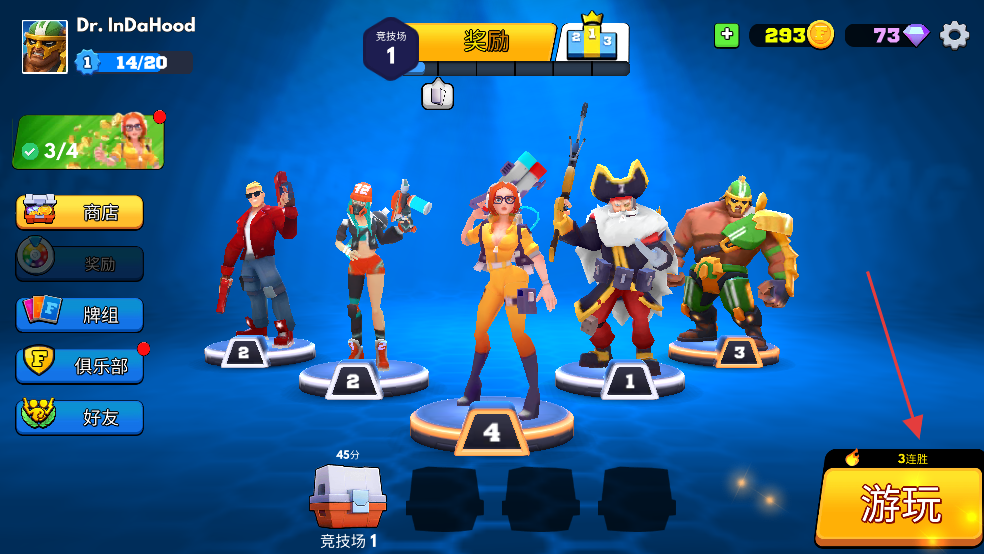This screenshot has height=554, width=984.
Task: Open the Dr. InDaHood player profile avatar
Action: pyautogui.click(x=45, y=46)
